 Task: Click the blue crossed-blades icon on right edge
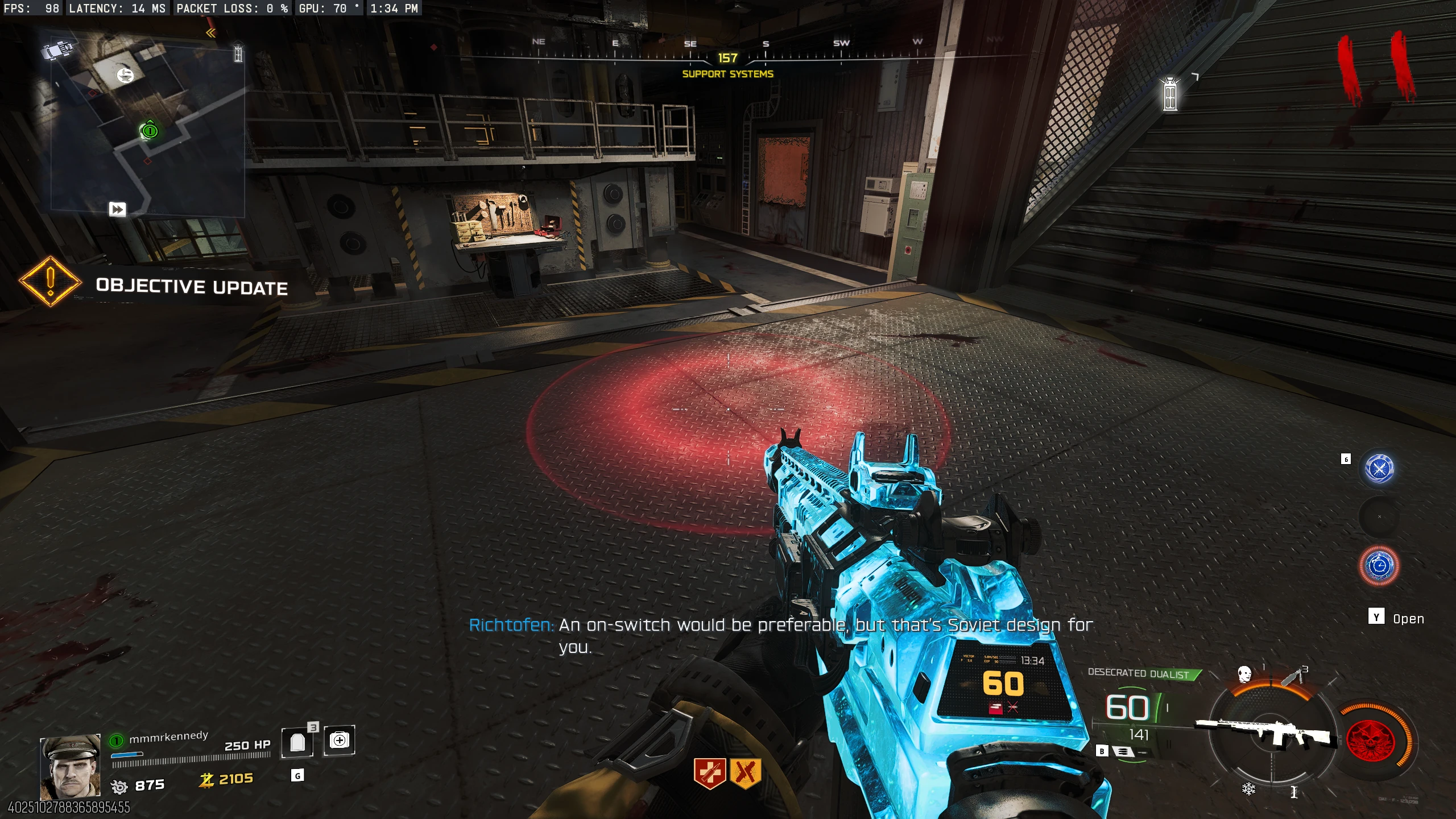tap(1379, 469)
